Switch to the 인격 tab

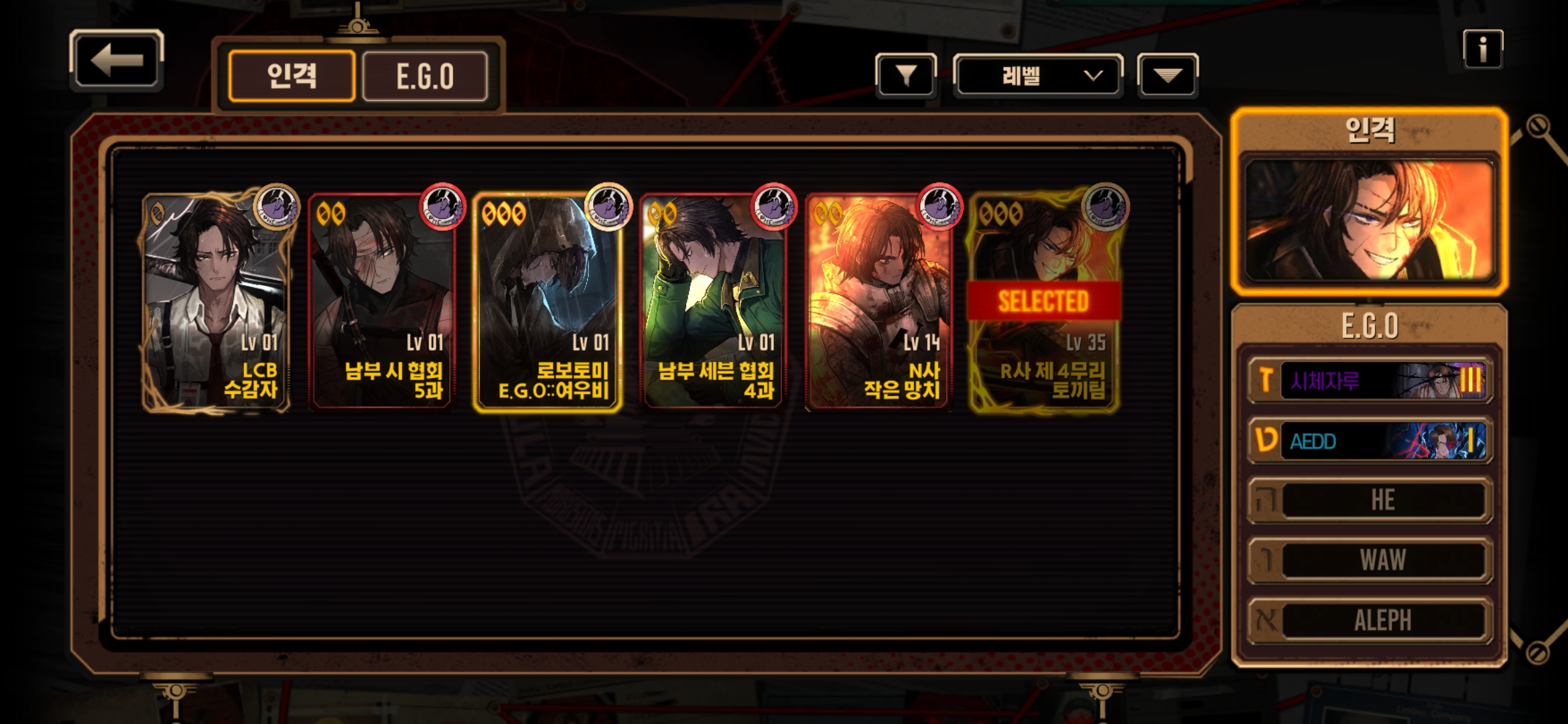point(291,76)
